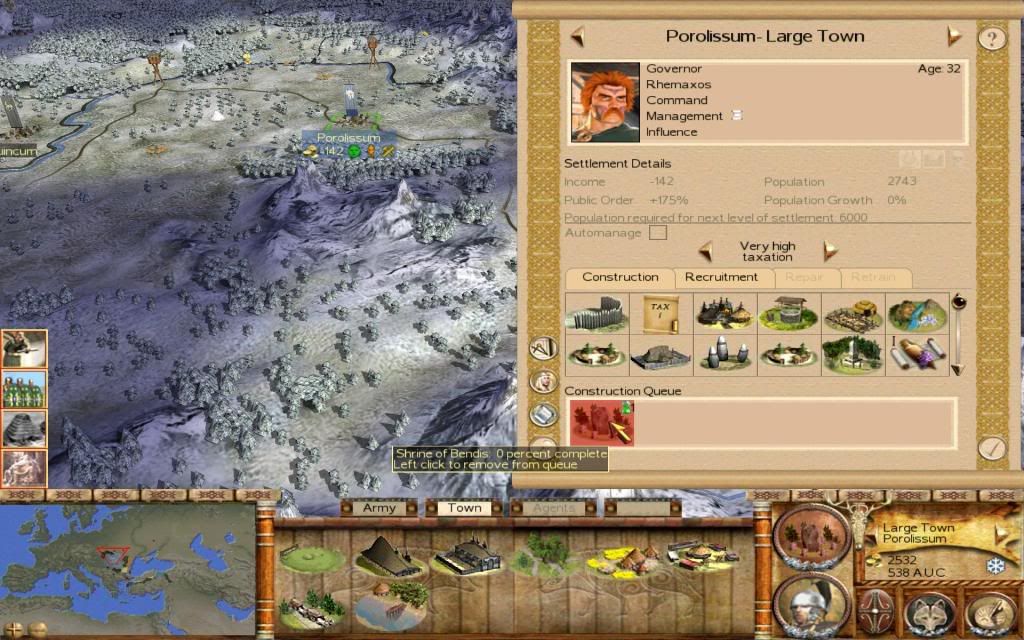Select the Construction tab
This screenshot has width=1024, height=640.
pos(620,278)
